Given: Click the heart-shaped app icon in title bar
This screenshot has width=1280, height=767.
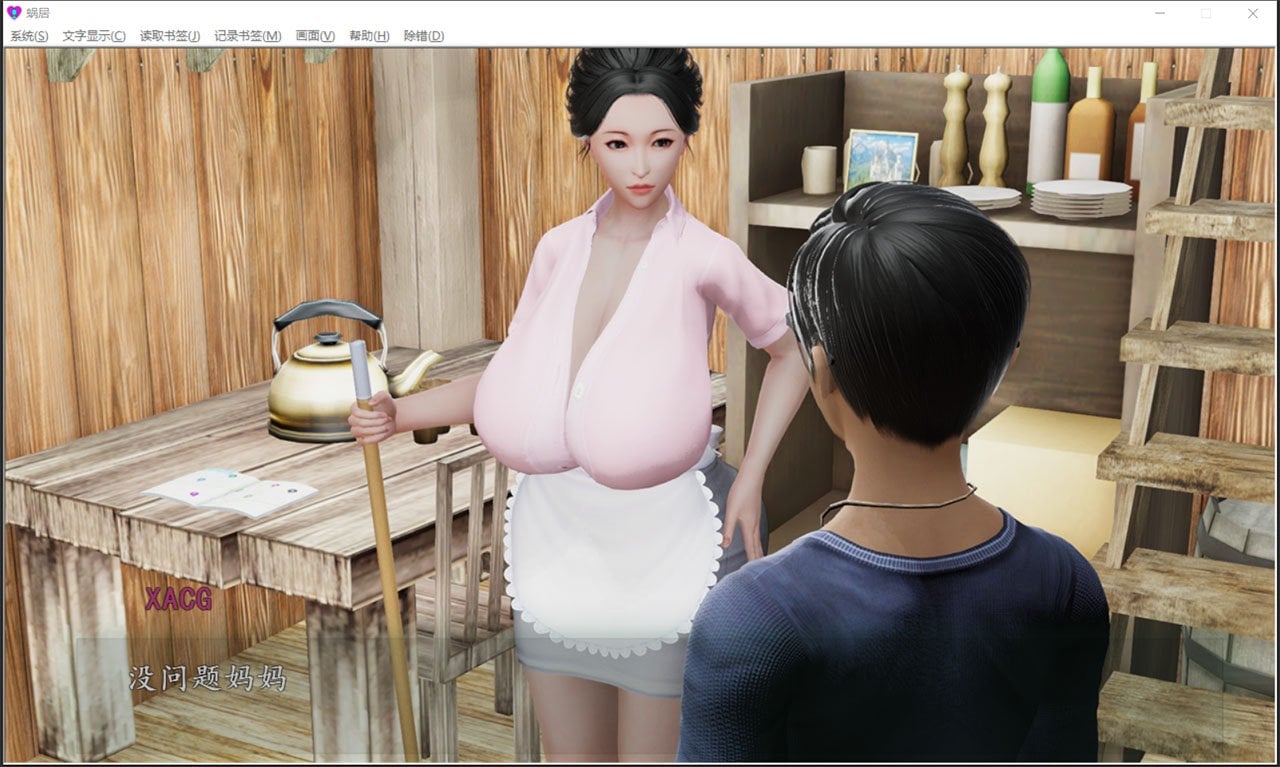Looking at the screenshot, I should tap(13, 13).
